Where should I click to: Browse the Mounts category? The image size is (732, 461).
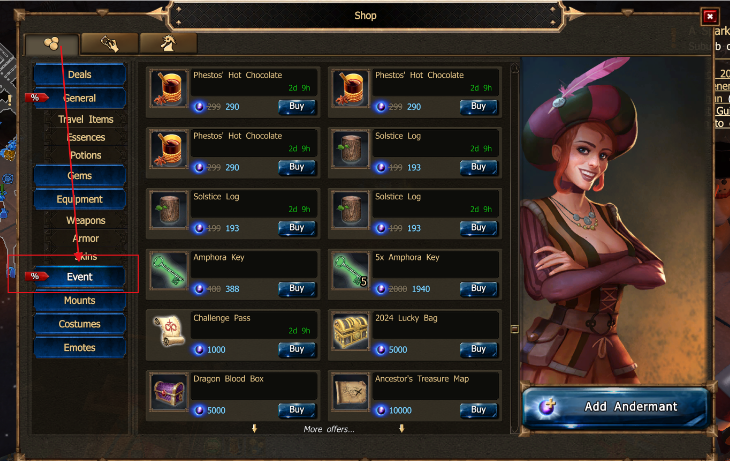79,301
